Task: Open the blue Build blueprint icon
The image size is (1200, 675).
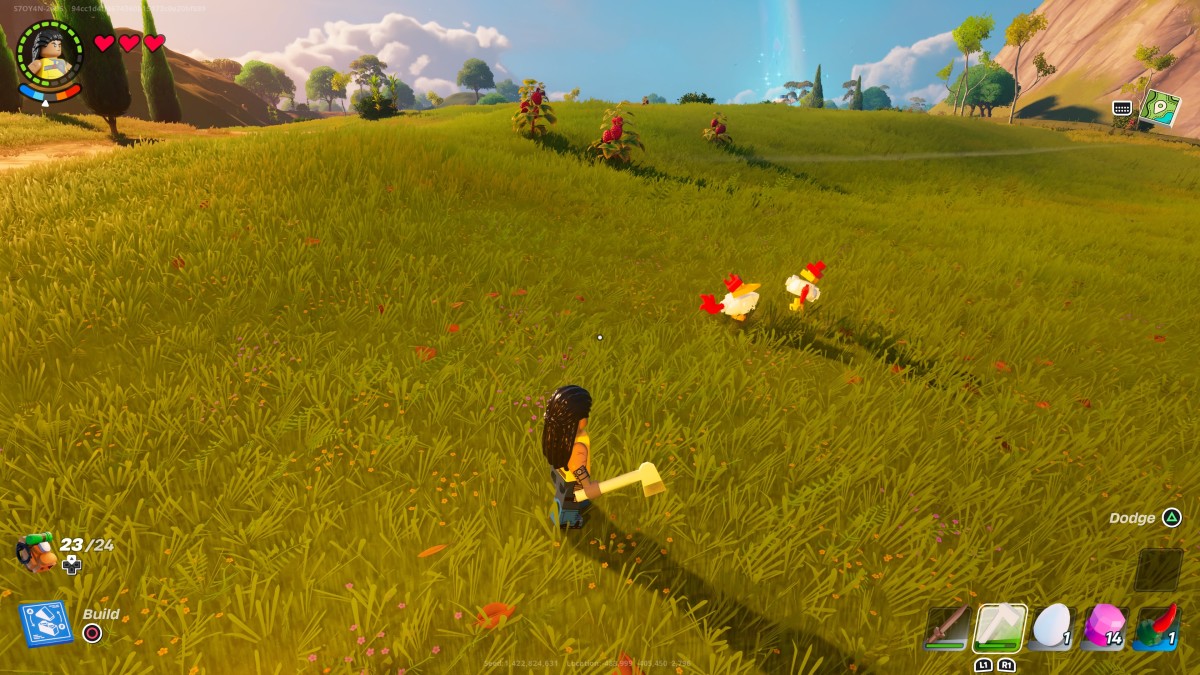Action: [x=46, y=623]
